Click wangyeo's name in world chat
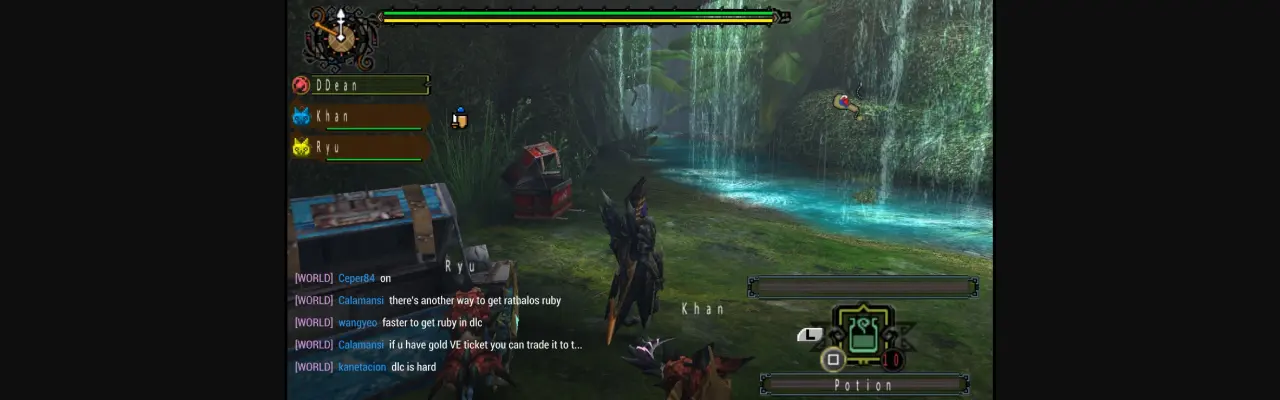 pos(357,322)
